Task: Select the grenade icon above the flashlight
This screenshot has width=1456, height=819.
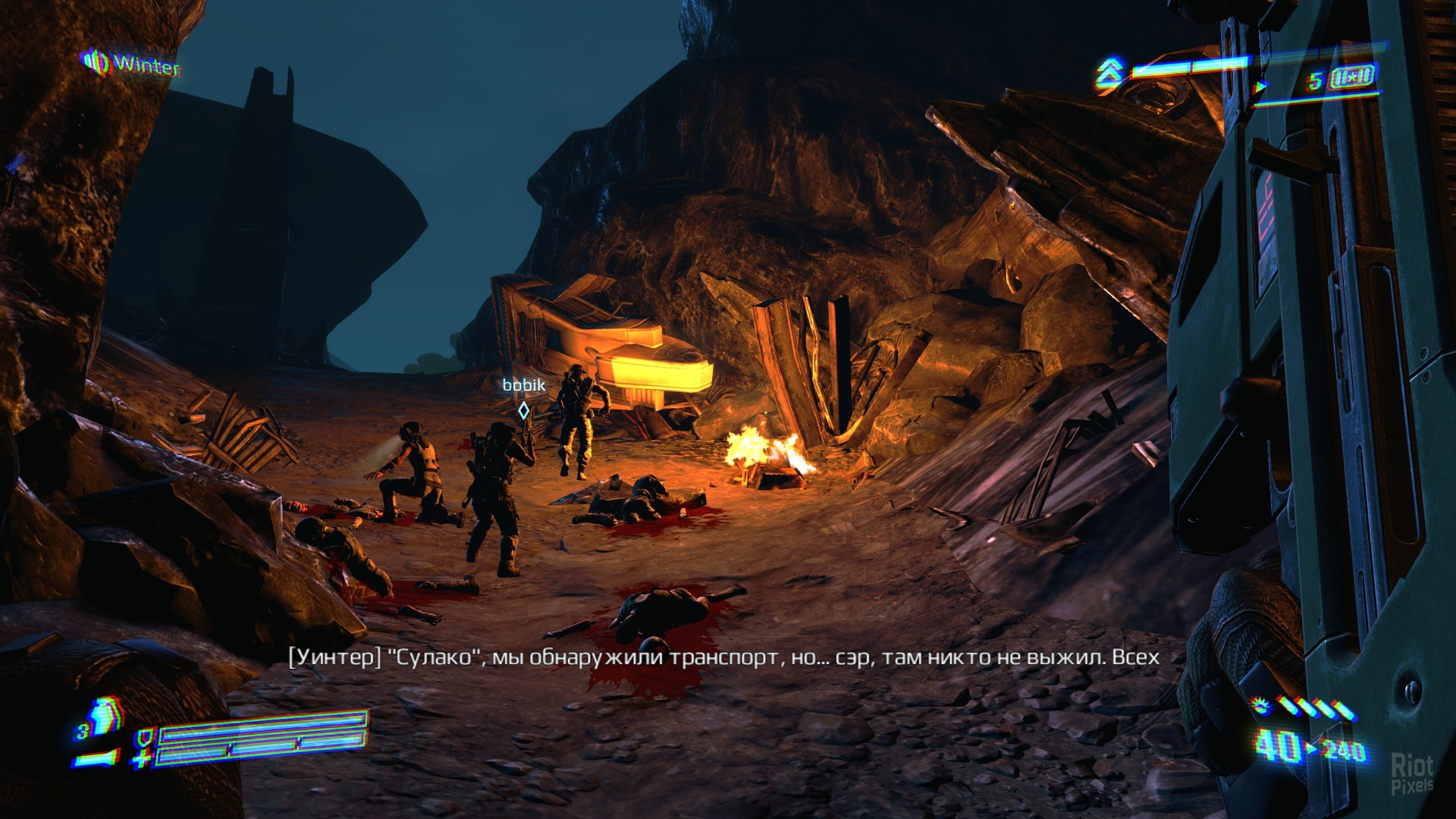Action: (104, 717)
